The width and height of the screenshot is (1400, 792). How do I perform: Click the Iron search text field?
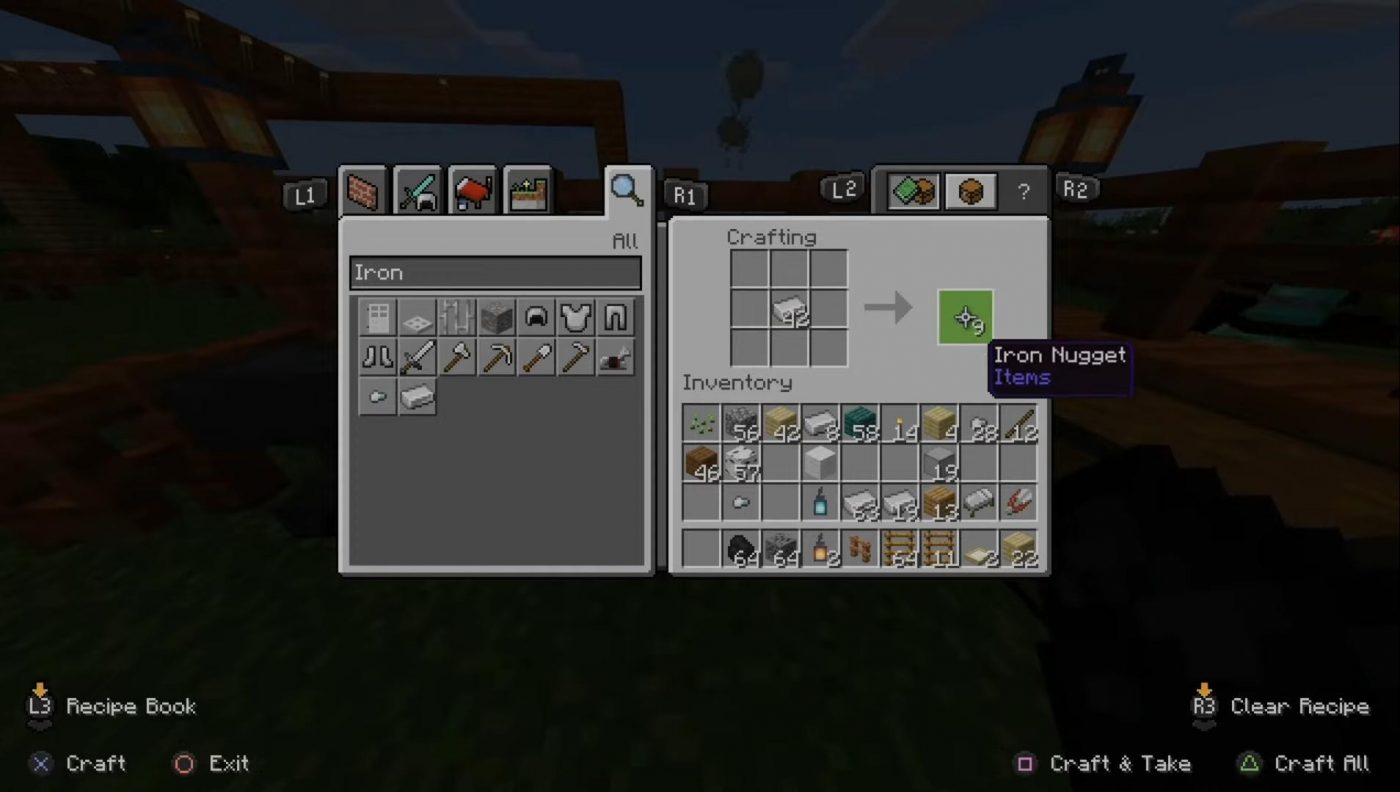pos(495,272)
